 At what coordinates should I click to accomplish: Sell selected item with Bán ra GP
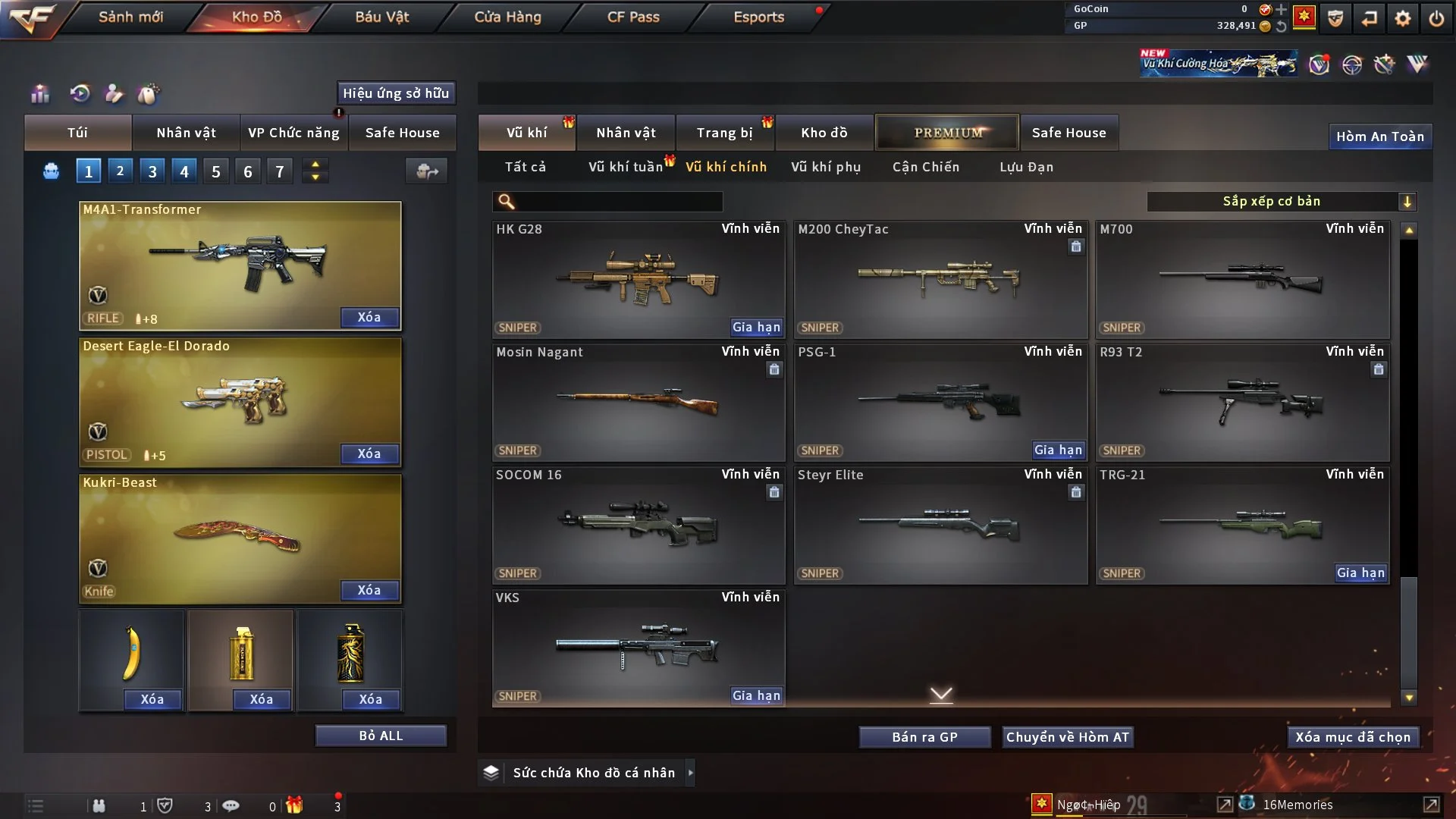(924, 737)
